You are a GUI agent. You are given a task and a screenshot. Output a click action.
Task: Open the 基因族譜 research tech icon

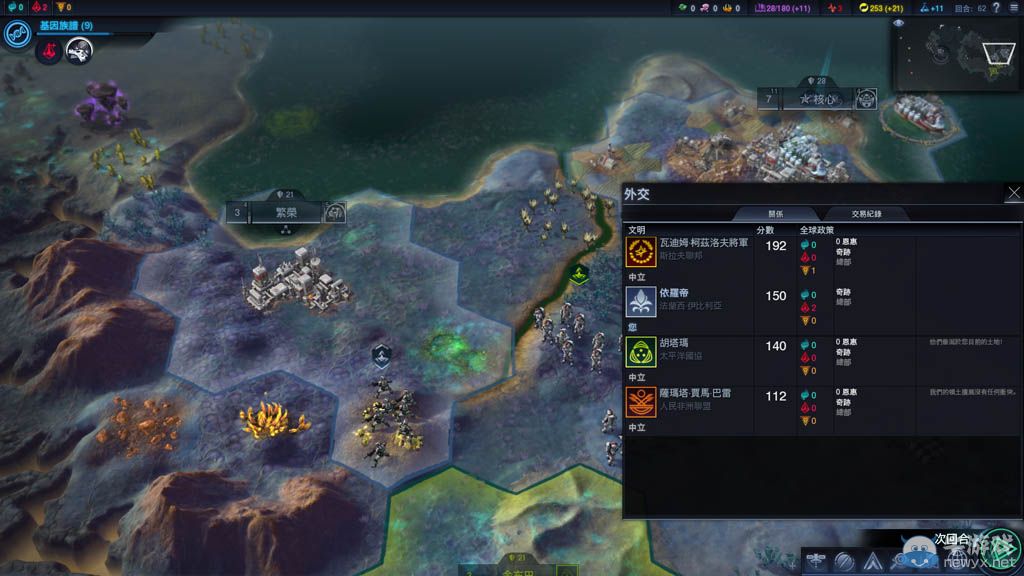(16, 34)
